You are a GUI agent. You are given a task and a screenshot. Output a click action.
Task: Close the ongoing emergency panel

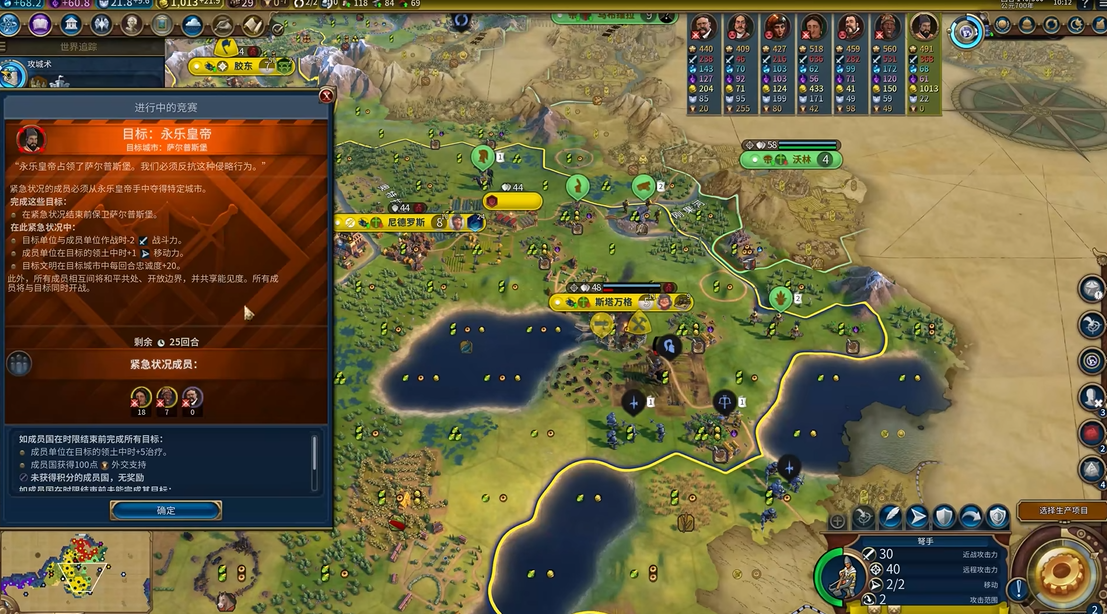pos(326,96)
